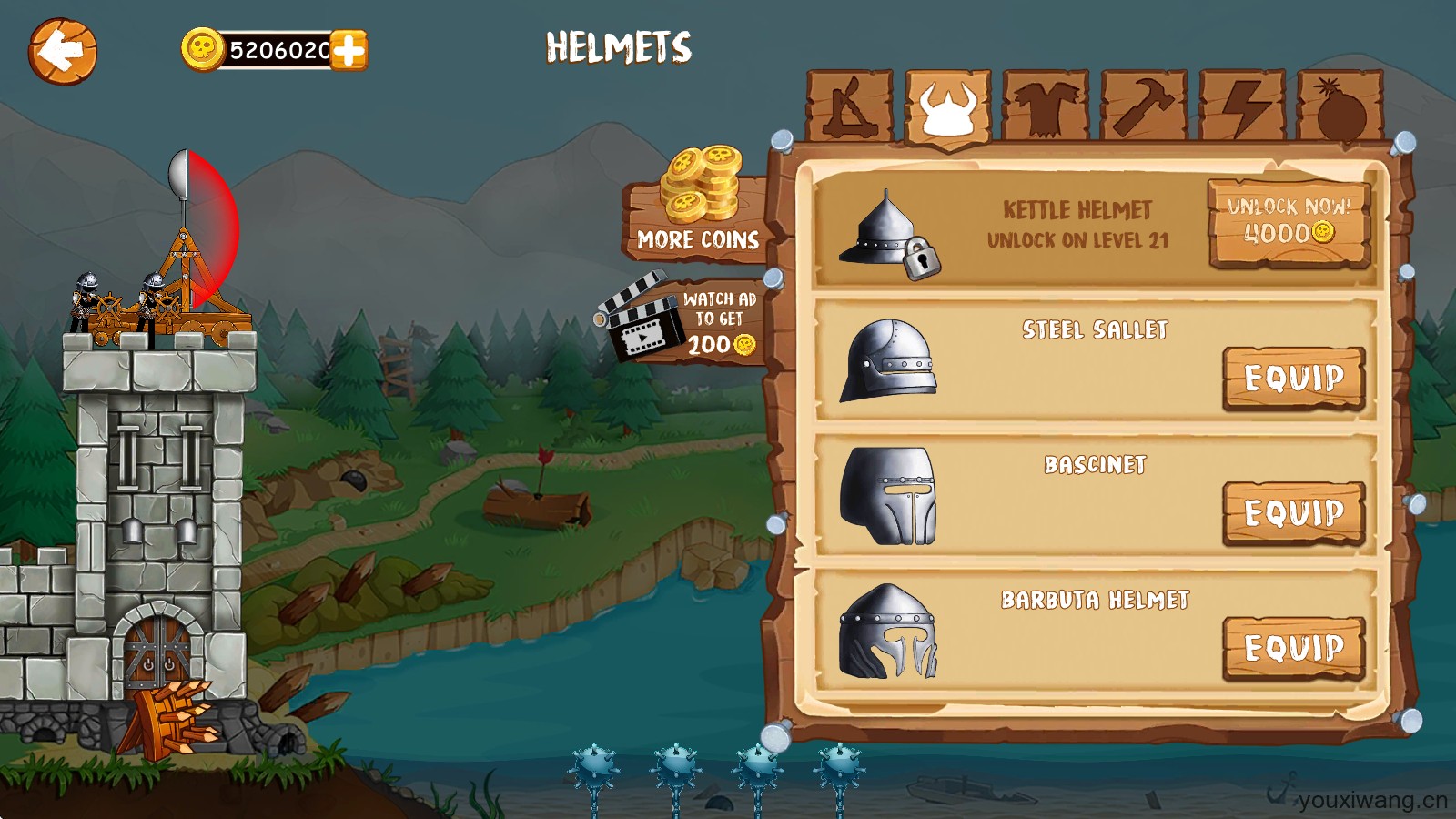This screenshot has width=1456, height=819.
Task: Show the bomb tab
Action: [x=1340, y=107]
